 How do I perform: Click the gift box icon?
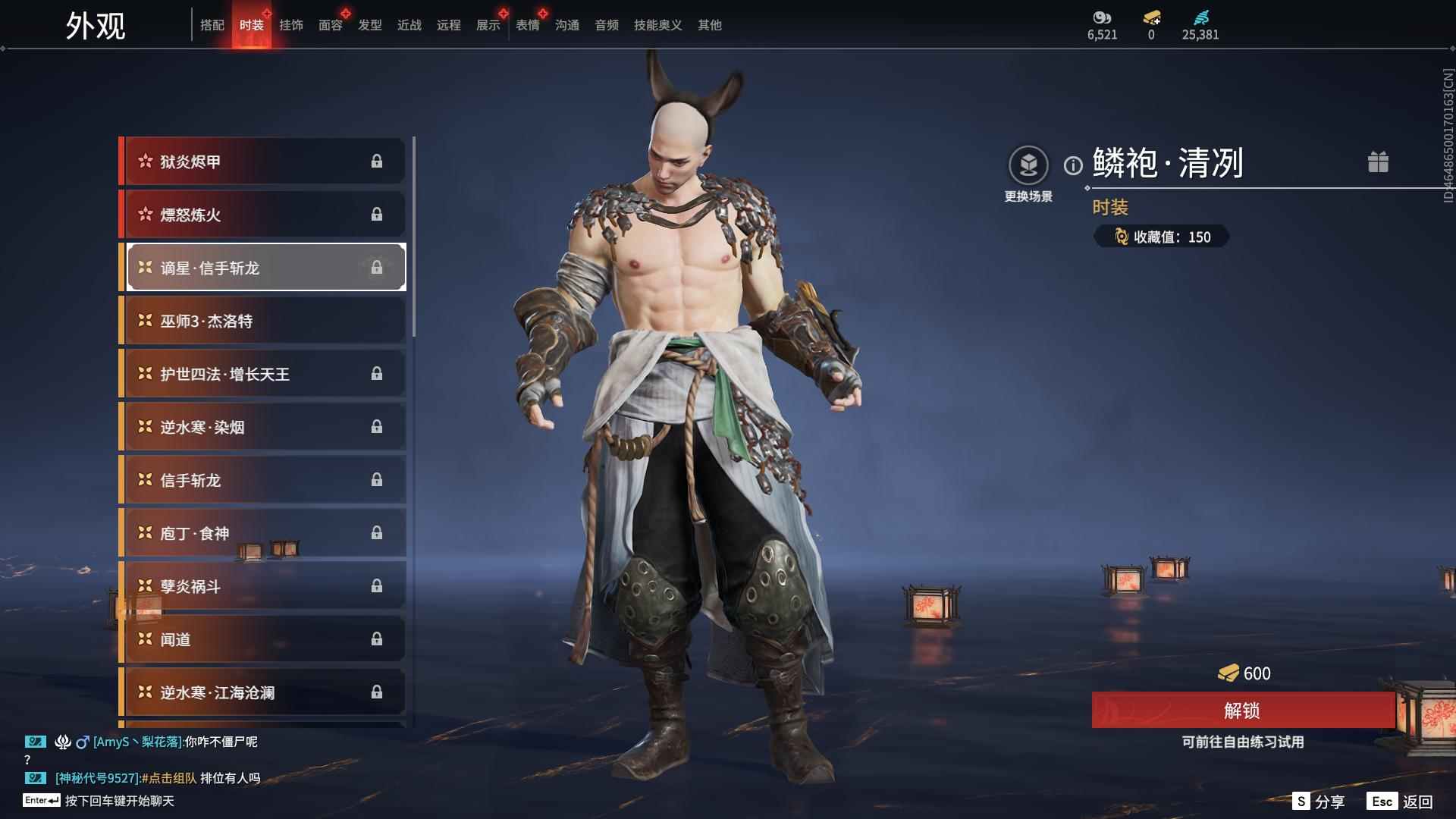coord(1378,162)
